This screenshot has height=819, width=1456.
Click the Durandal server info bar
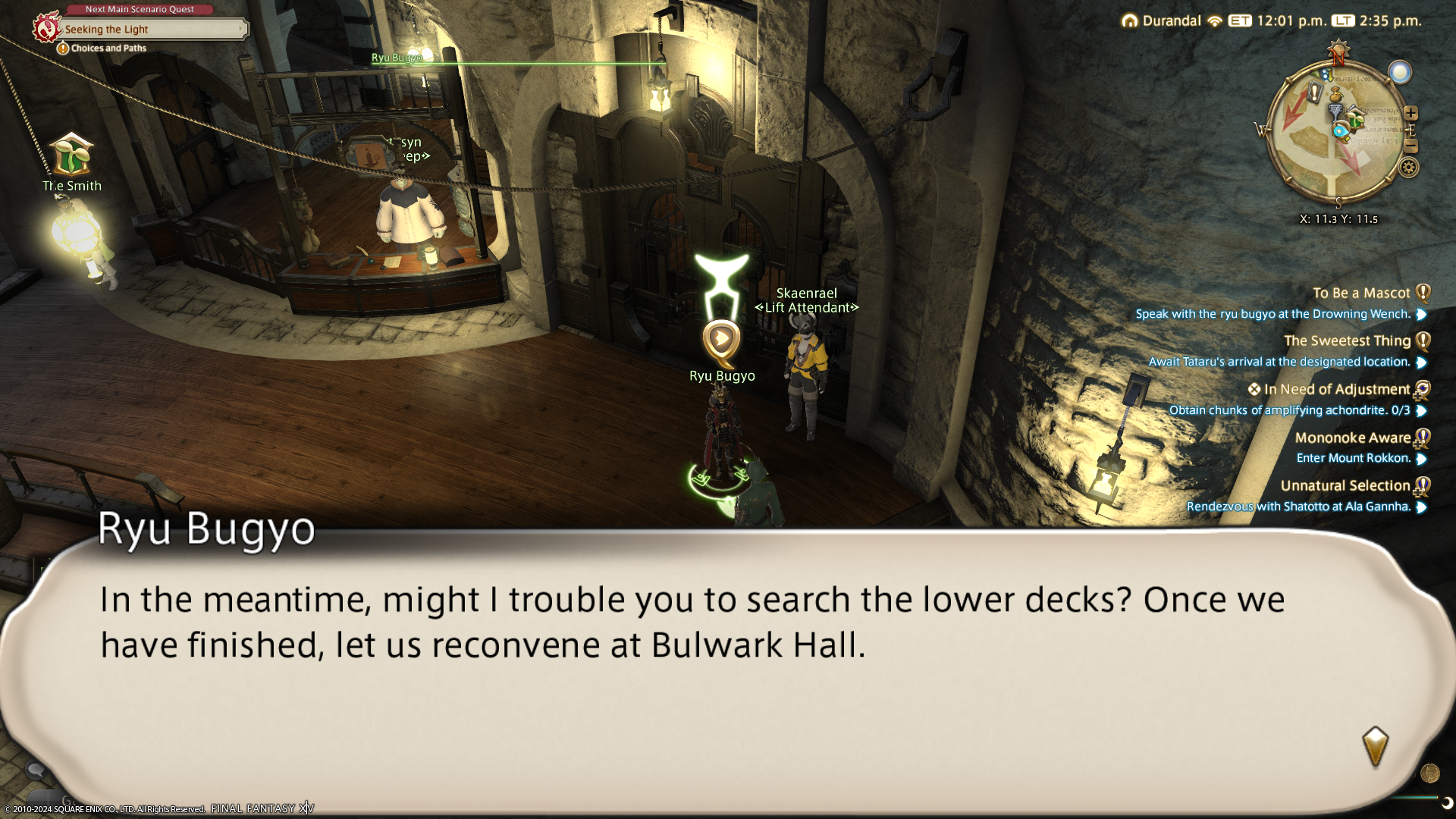pos(1172,20)
